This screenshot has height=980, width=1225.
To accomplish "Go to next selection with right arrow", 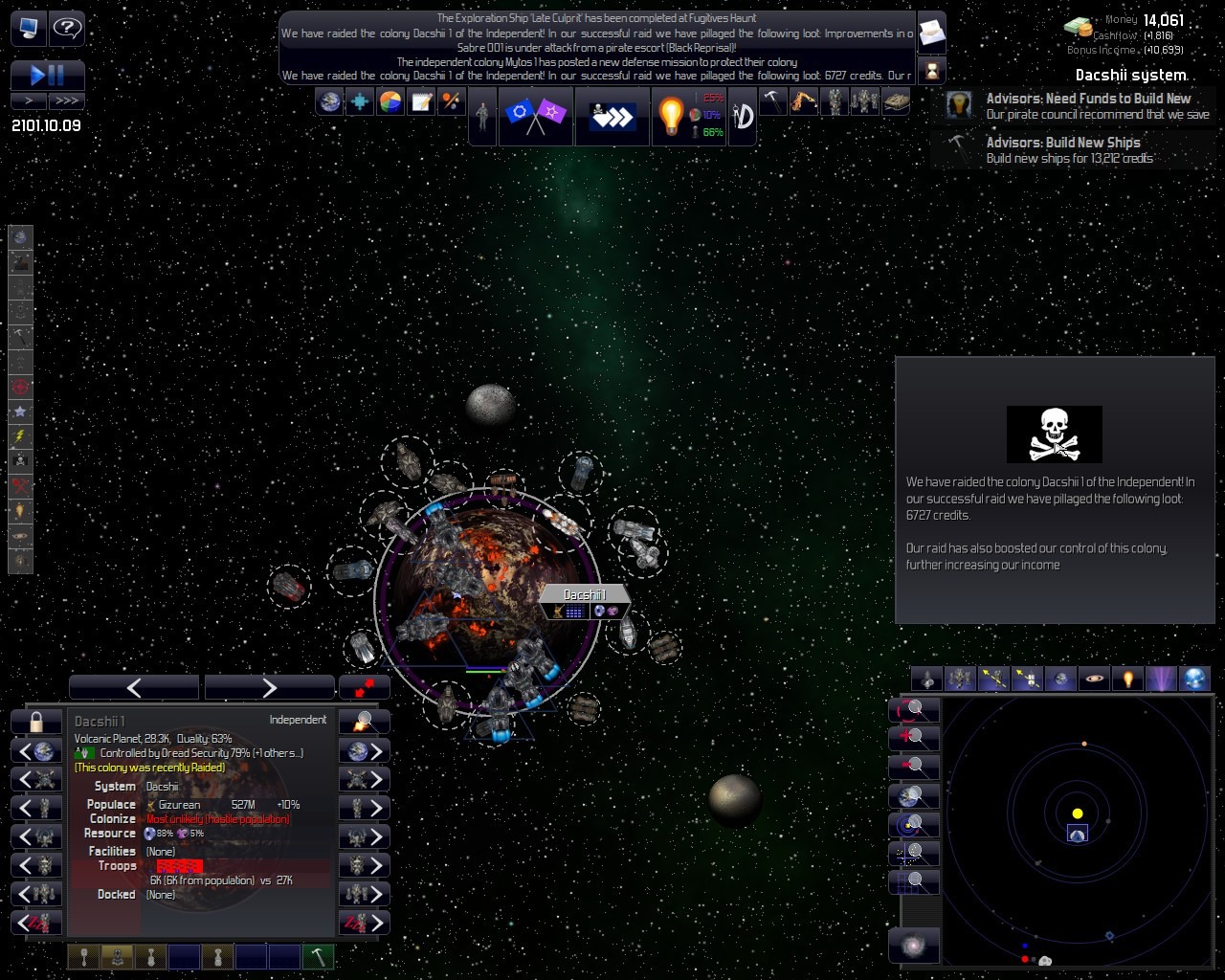I will (269, 687).
